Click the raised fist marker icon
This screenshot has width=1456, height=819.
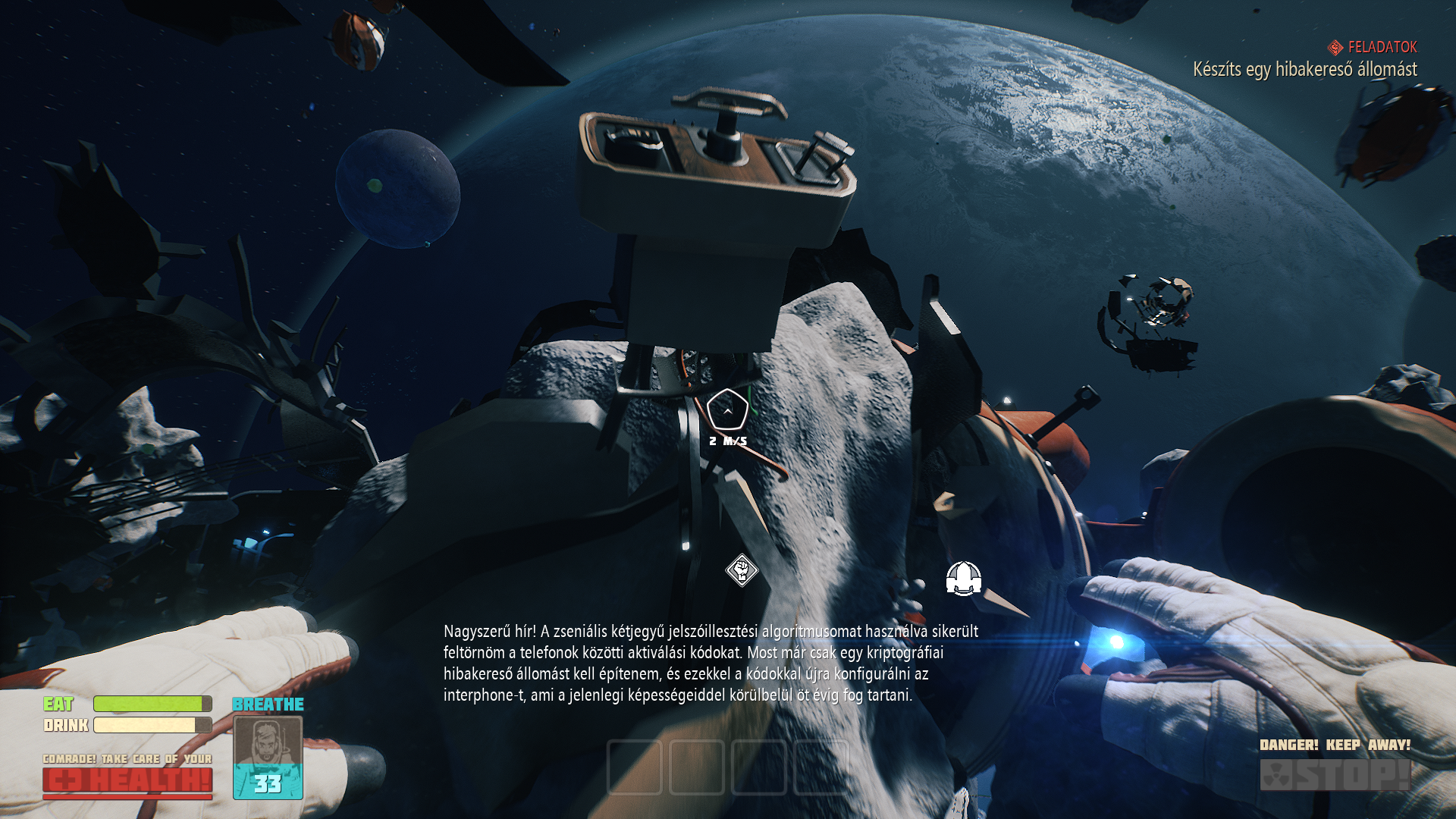[x=742, y=570]
